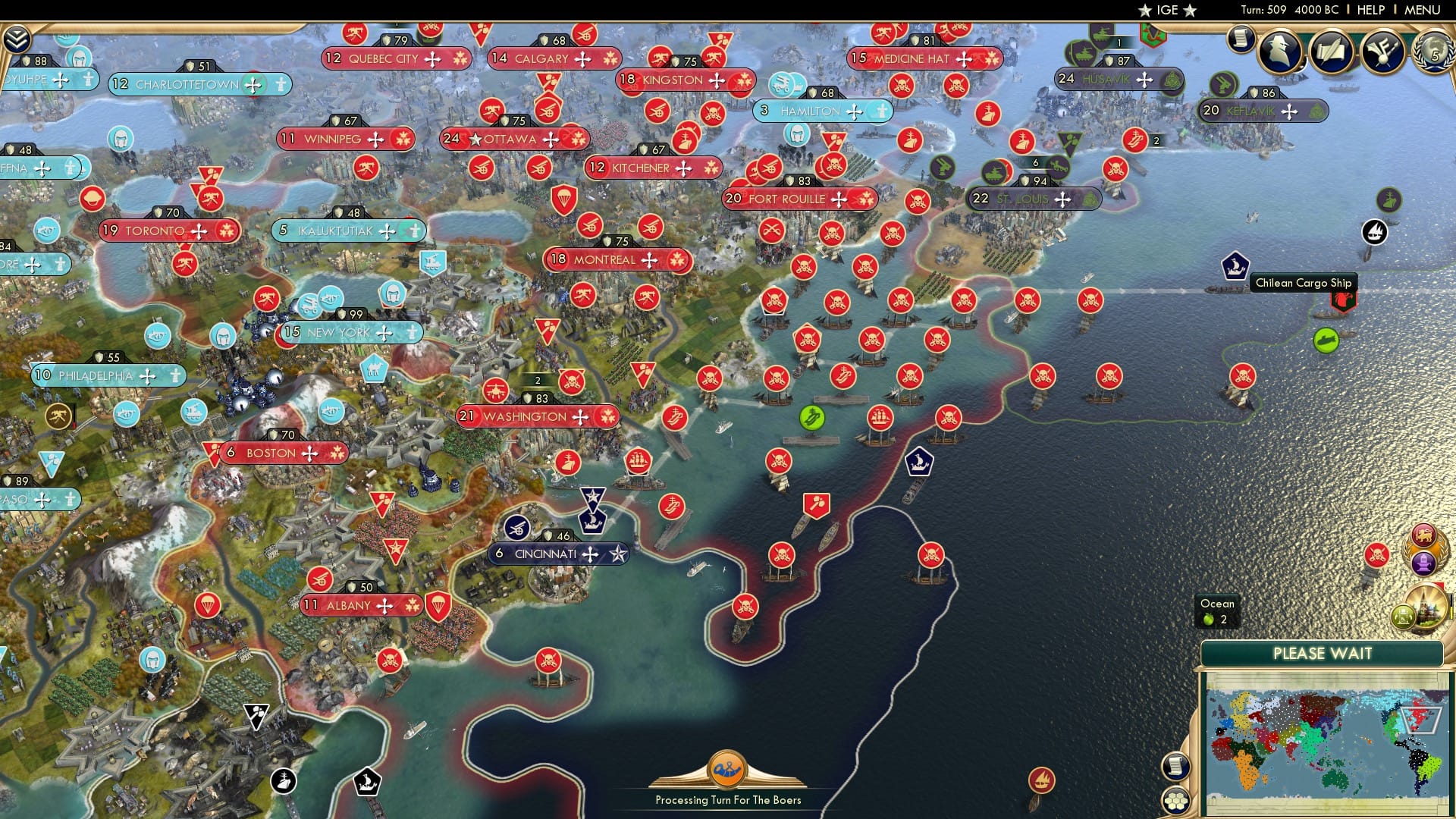Open the Culture overview icon top-right
1456x819 pixels.
(x=1382, y=51)
